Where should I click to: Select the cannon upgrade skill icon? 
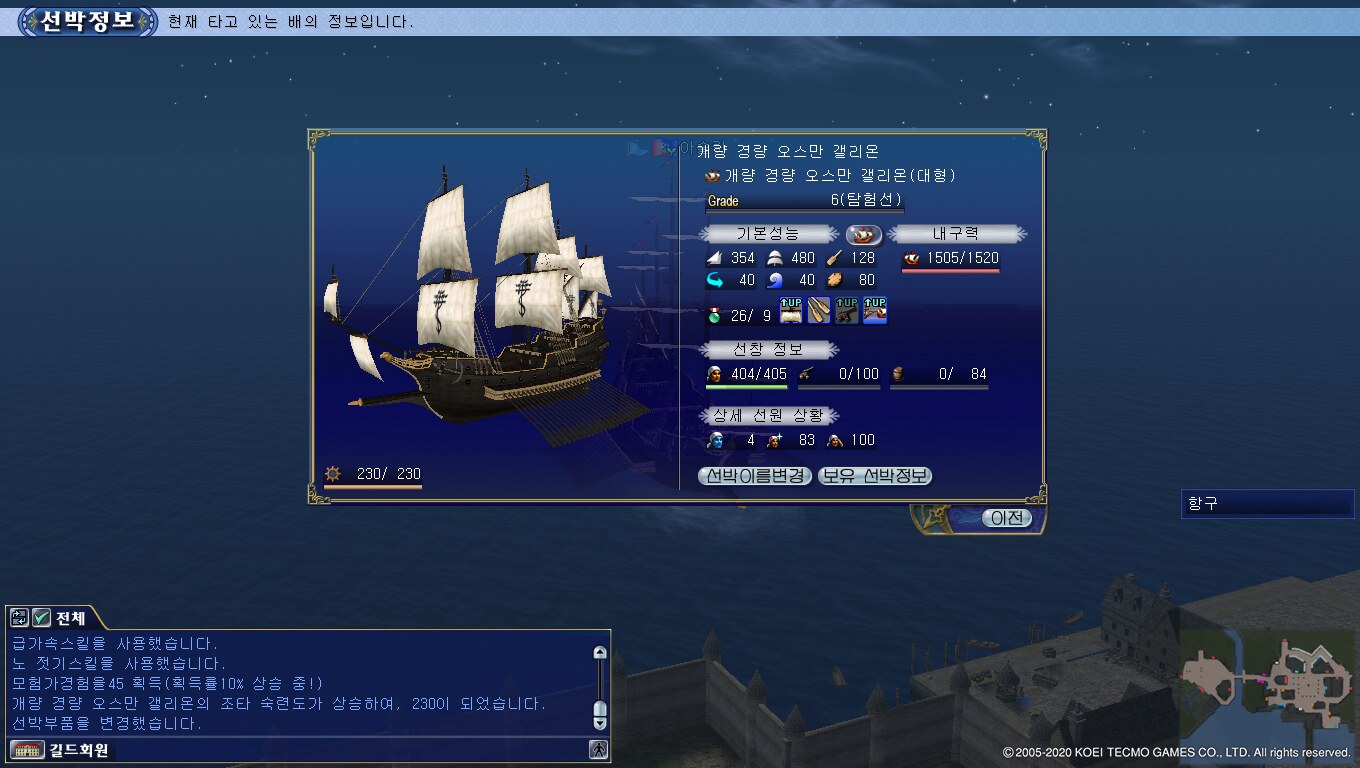[847, 311]
